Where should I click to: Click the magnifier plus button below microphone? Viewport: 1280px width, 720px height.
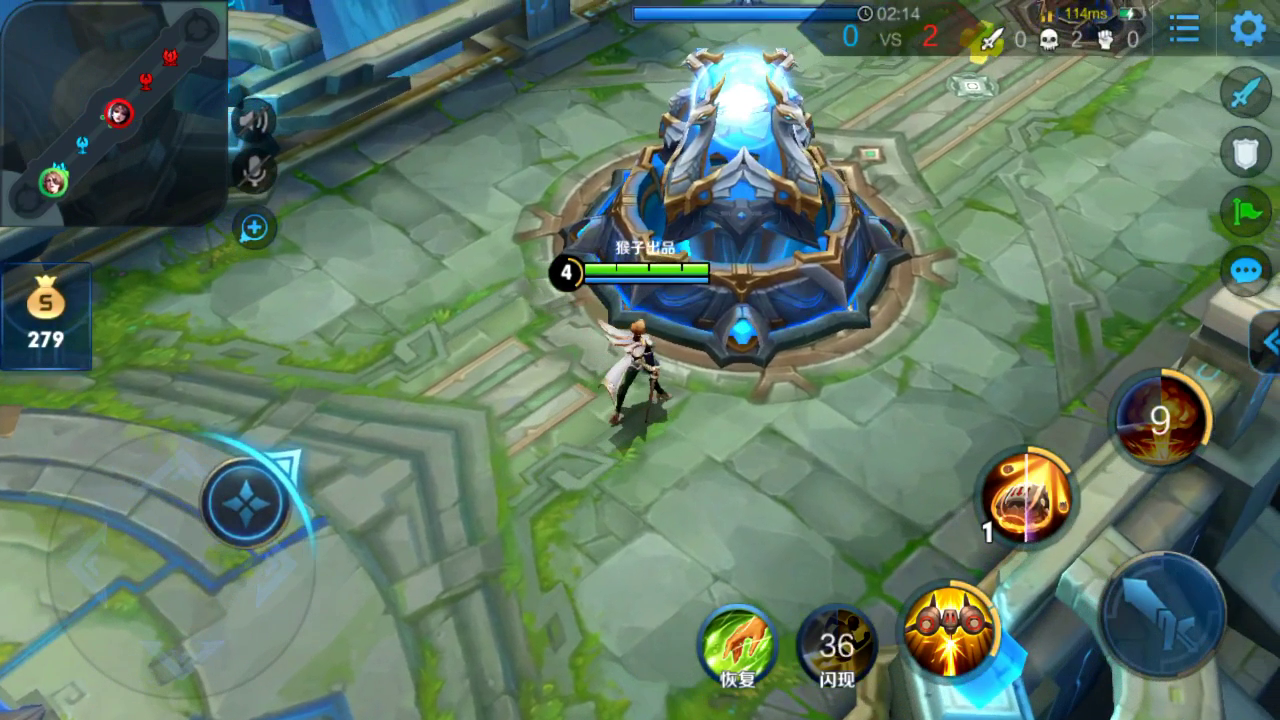(x=254, y=229)
